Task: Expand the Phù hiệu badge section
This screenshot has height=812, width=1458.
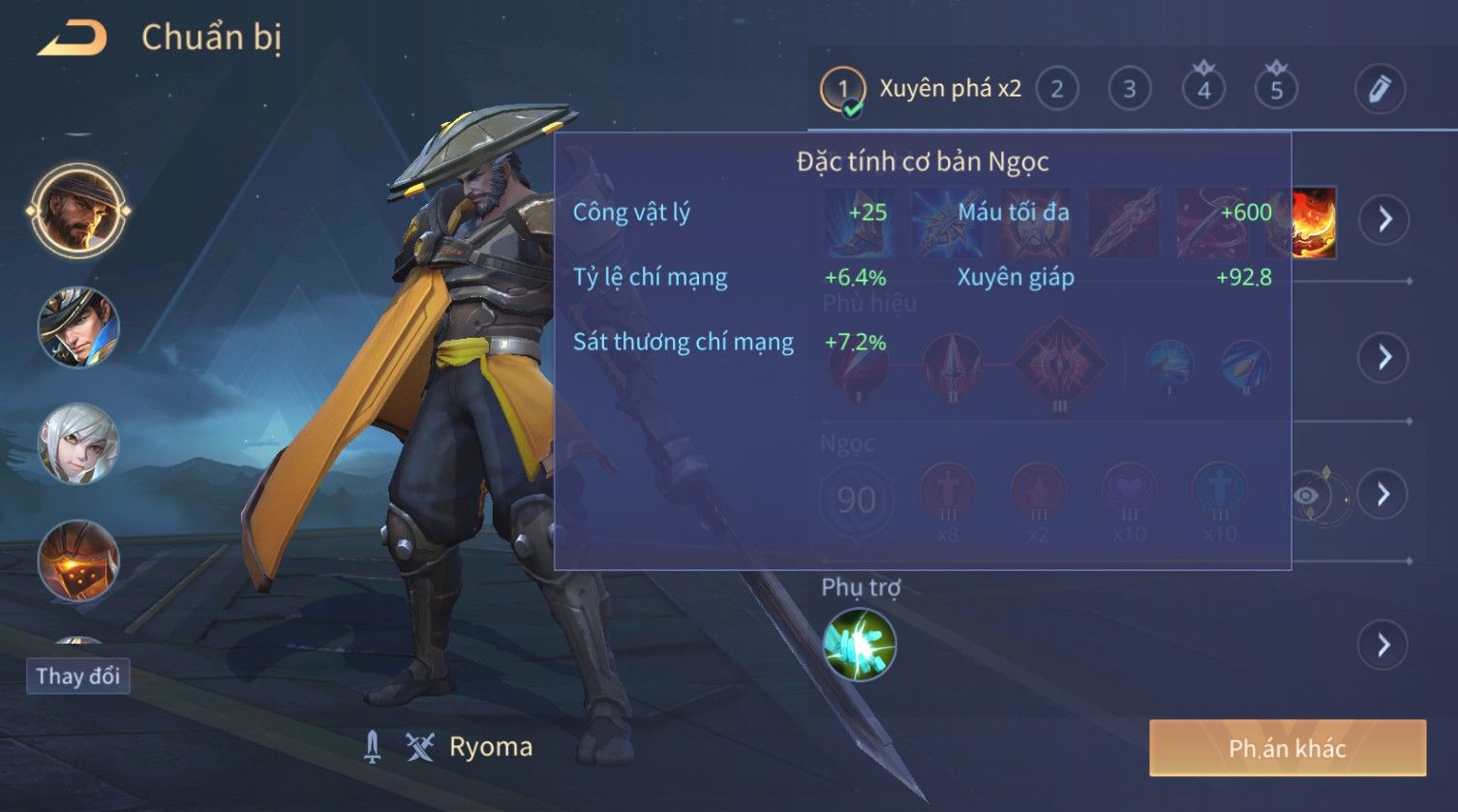Action: pos(1384,357)
